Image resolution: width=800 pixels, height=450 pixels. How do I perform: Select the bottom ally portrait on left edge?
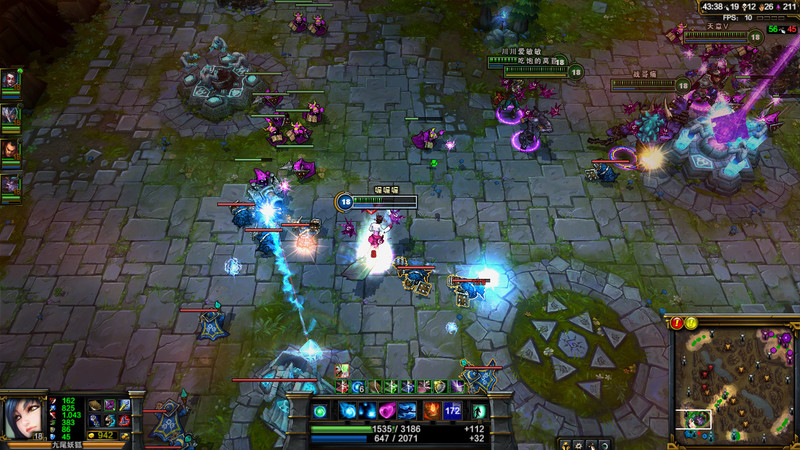coord(10,184)
